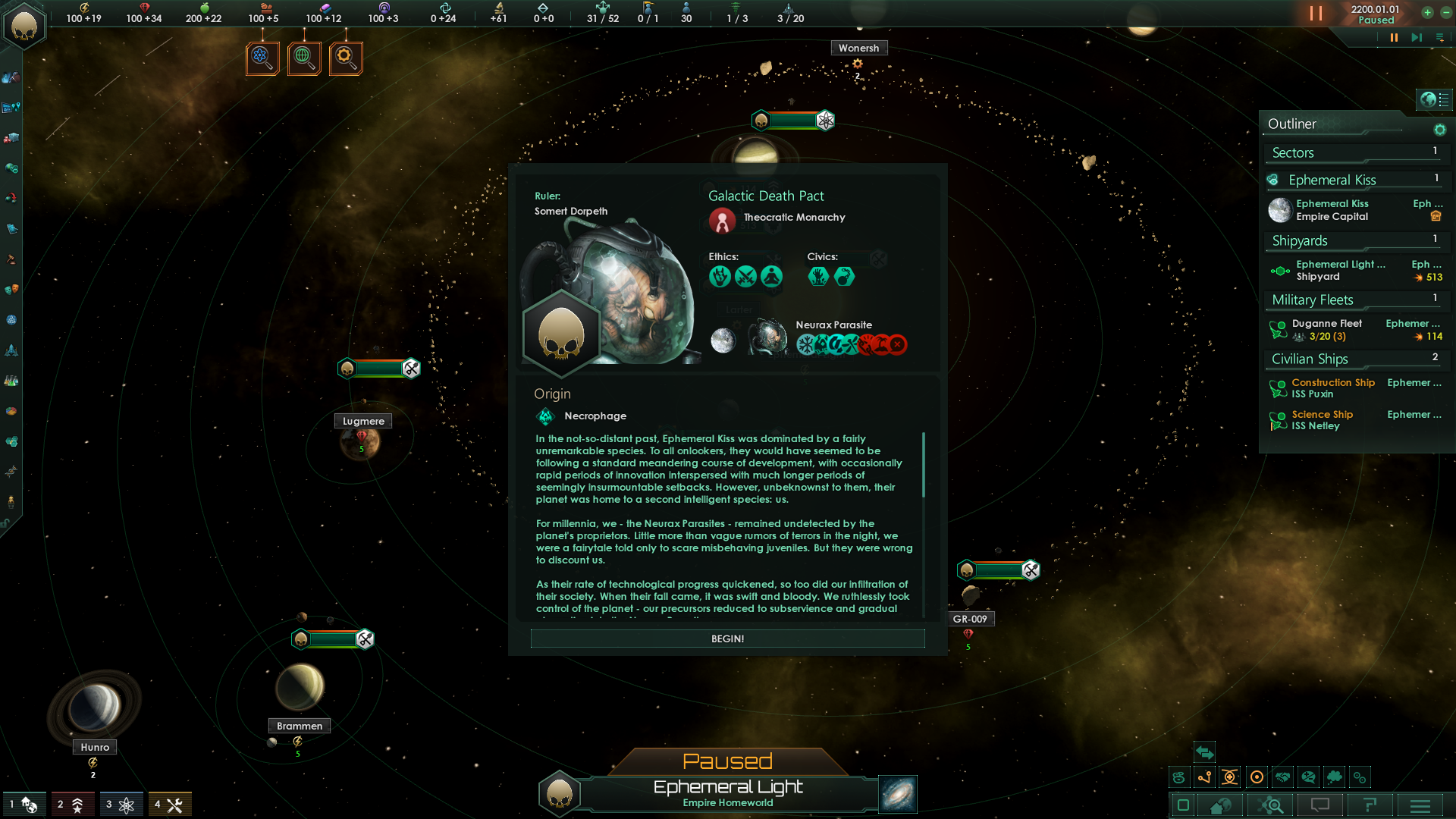Increase game speed with the plus stepper
Viewport: 1456px width, 819px height.
pos(1428,12)
